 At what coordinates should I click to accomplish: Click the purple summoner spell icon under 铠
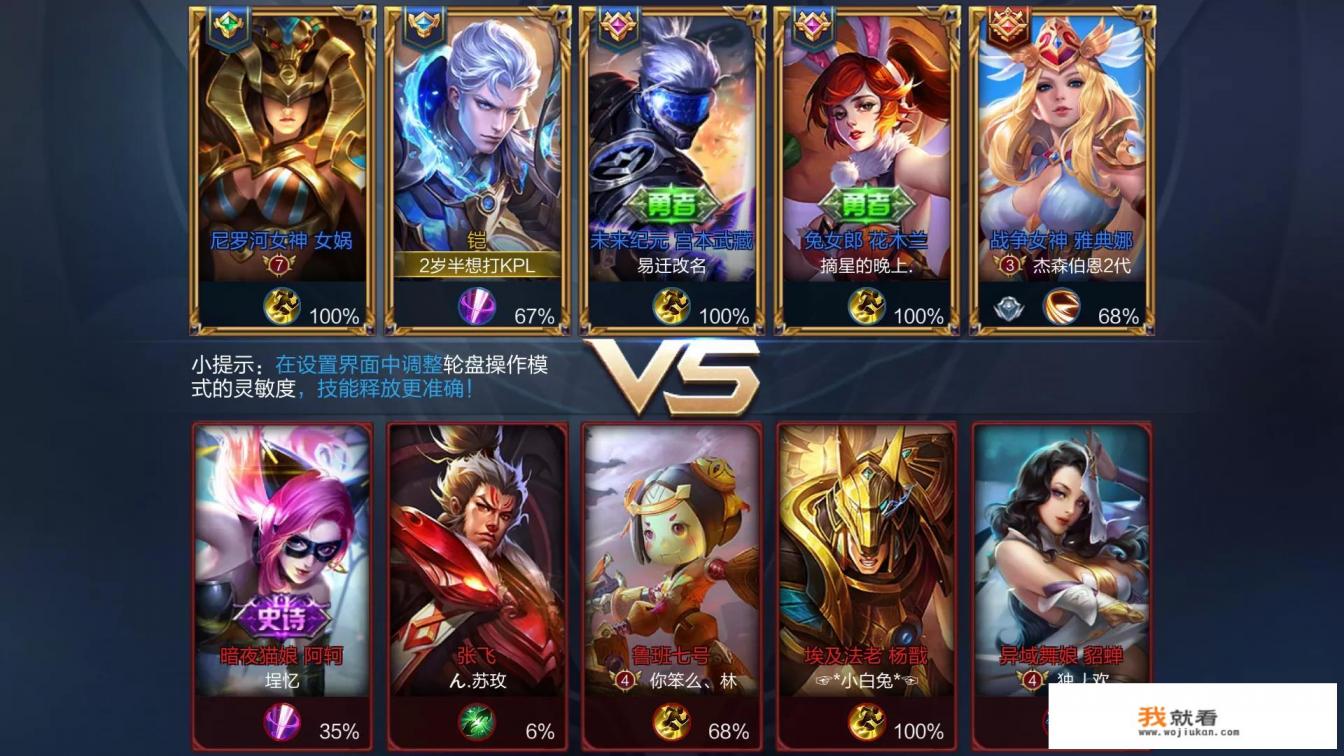point(477,307)
